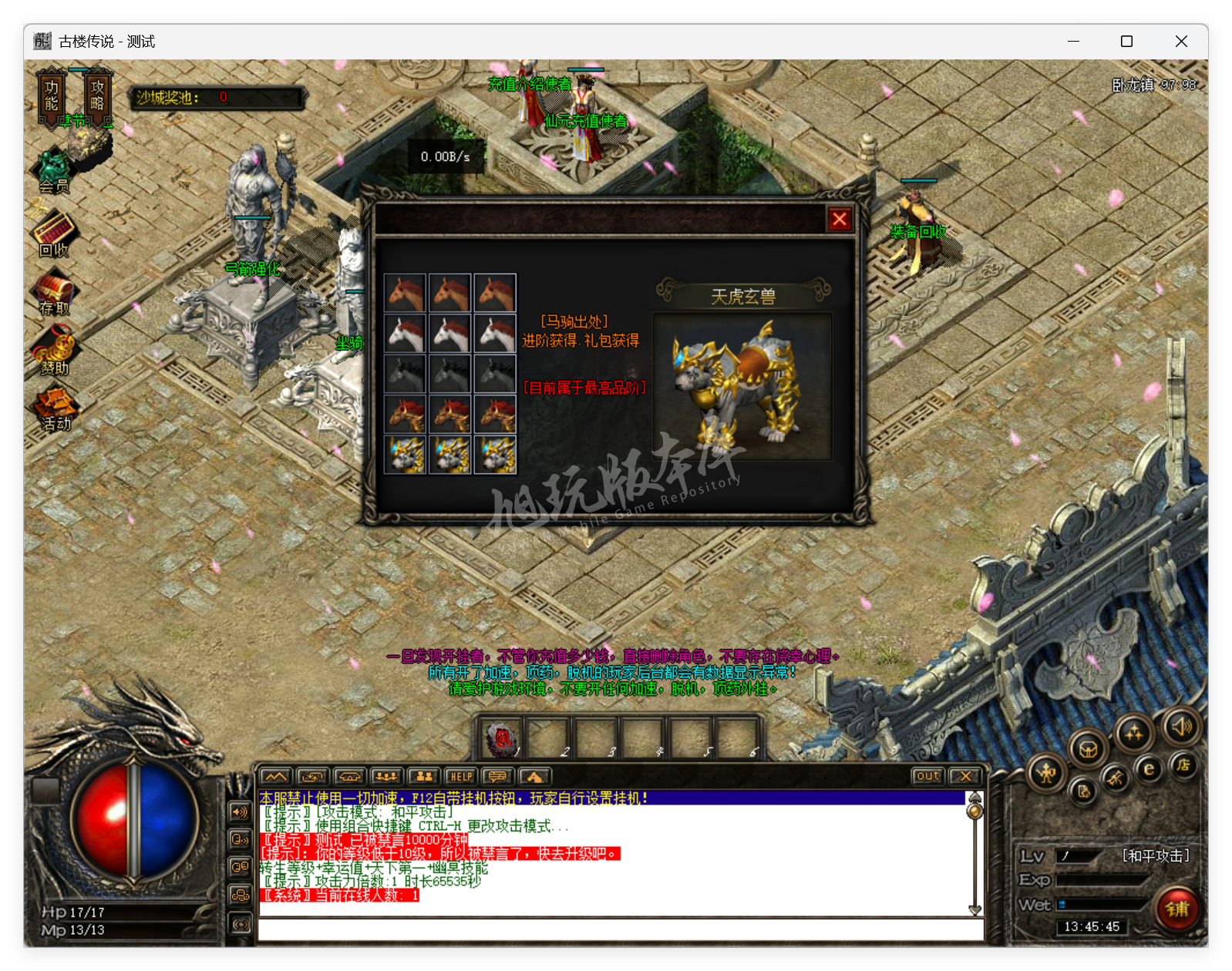
Task: Click the HELP button in the chat toolbar
Action: (461, 776)
